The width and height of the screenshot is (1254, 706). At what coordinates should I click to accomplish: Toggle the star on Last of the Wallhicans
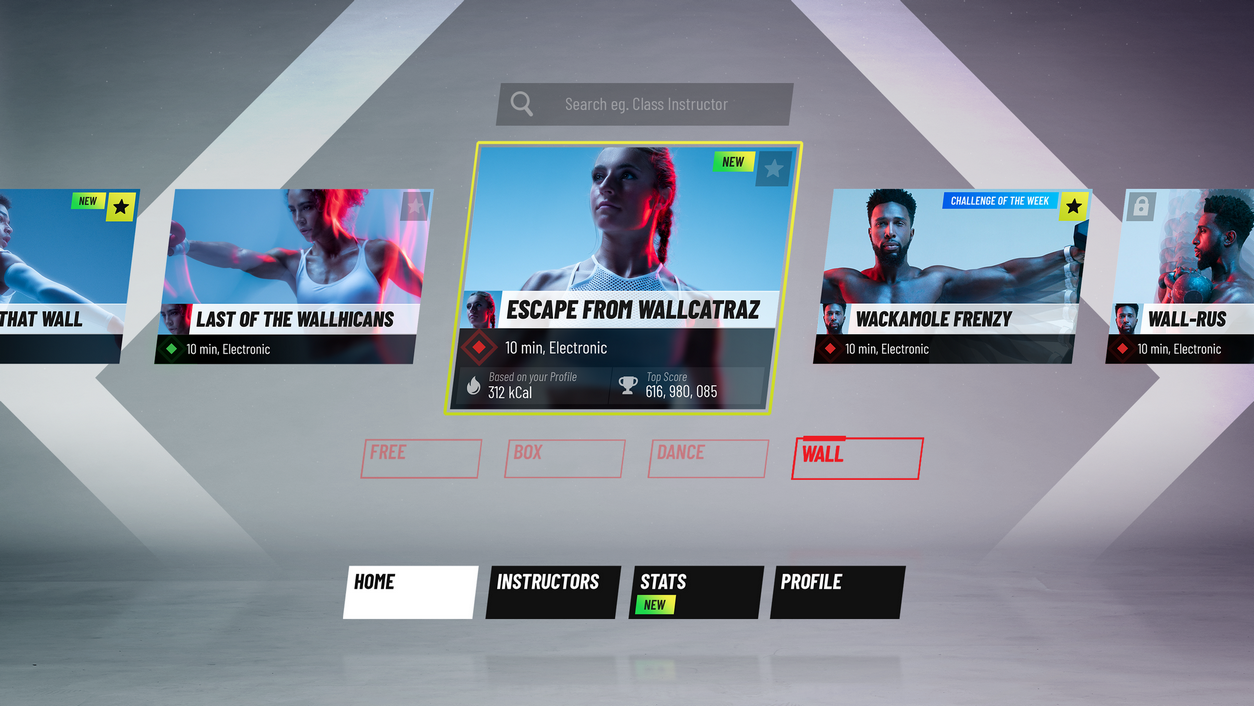[x=415, y=206]
